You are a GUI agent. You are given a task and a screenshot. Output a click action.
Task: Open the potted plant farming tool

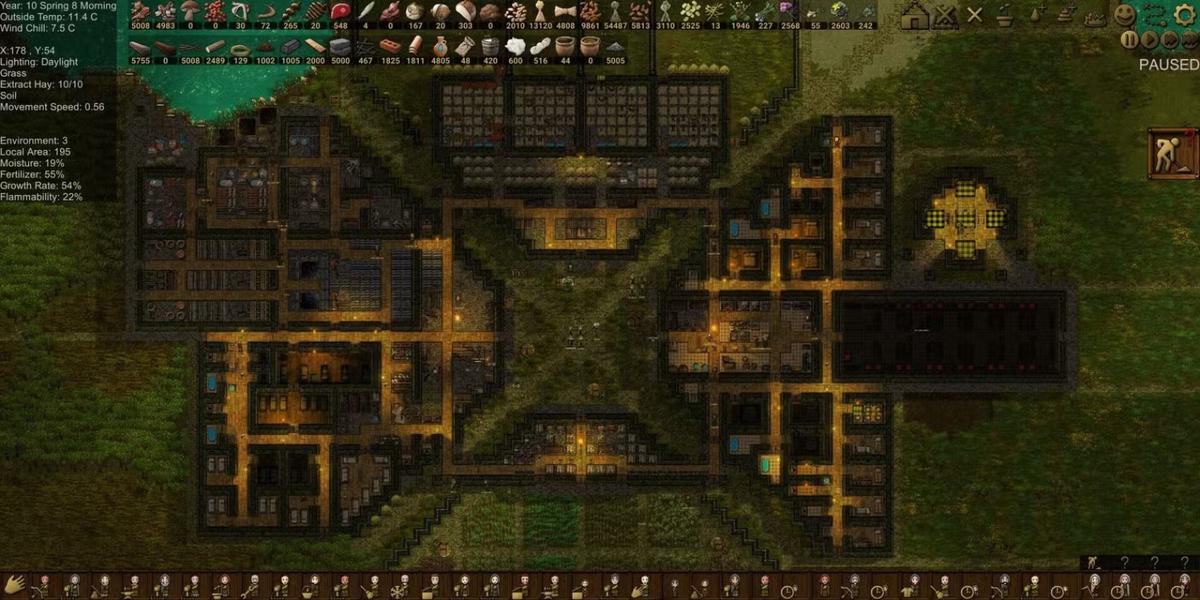pos(1006,16)
